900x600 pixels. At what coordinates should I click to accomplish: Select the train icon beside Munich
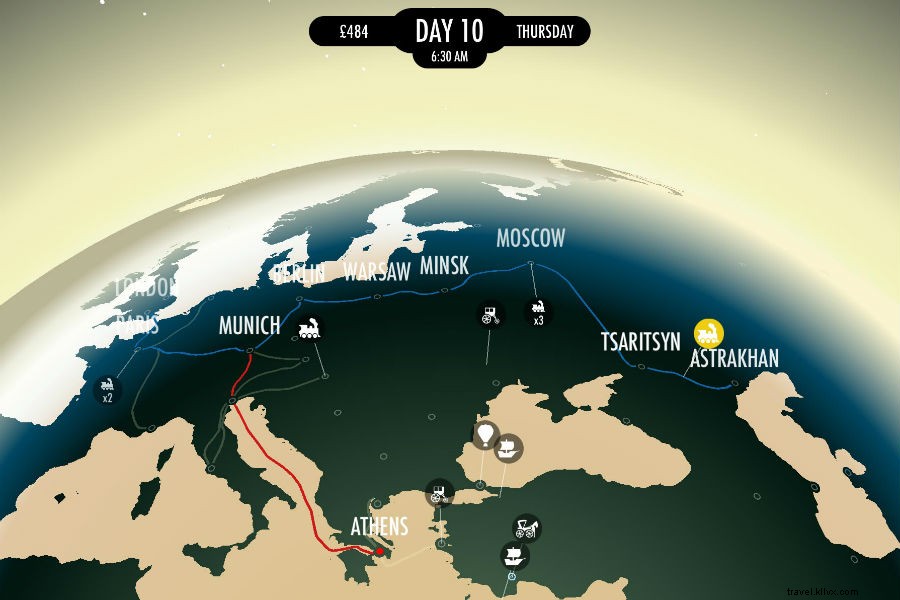[310, 328]
